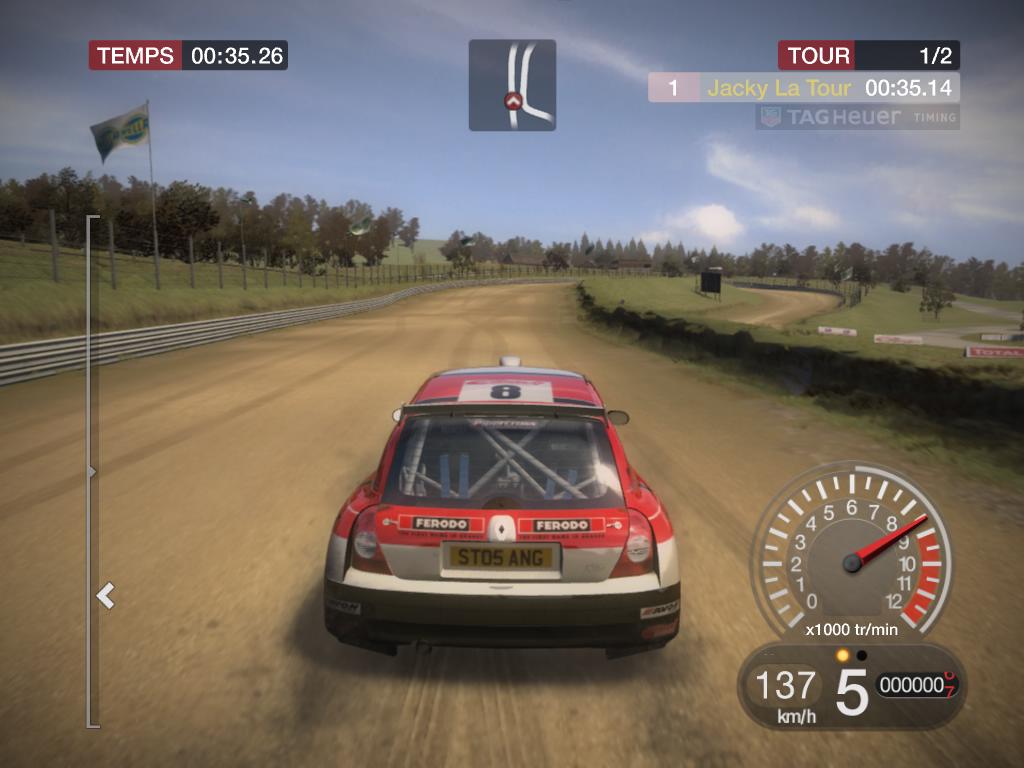Click the track minimap at top center
The height and width of the screenshot is (768, 1024).
coord(512,85)
